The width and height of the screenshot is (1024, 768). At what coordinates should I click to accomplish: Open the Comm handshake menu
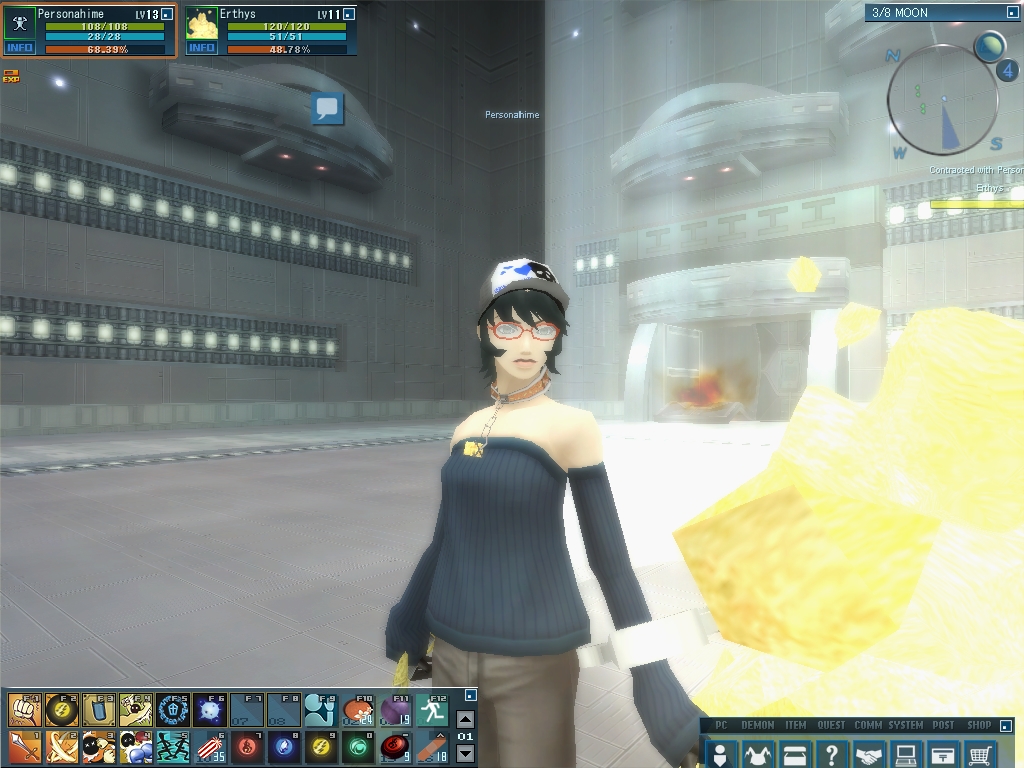point(869,753)
